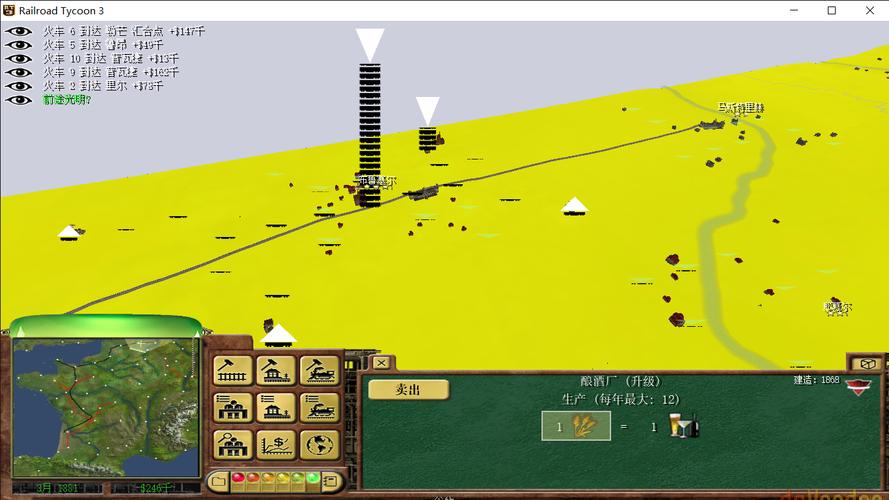Show the station list

tap(276, 407)
